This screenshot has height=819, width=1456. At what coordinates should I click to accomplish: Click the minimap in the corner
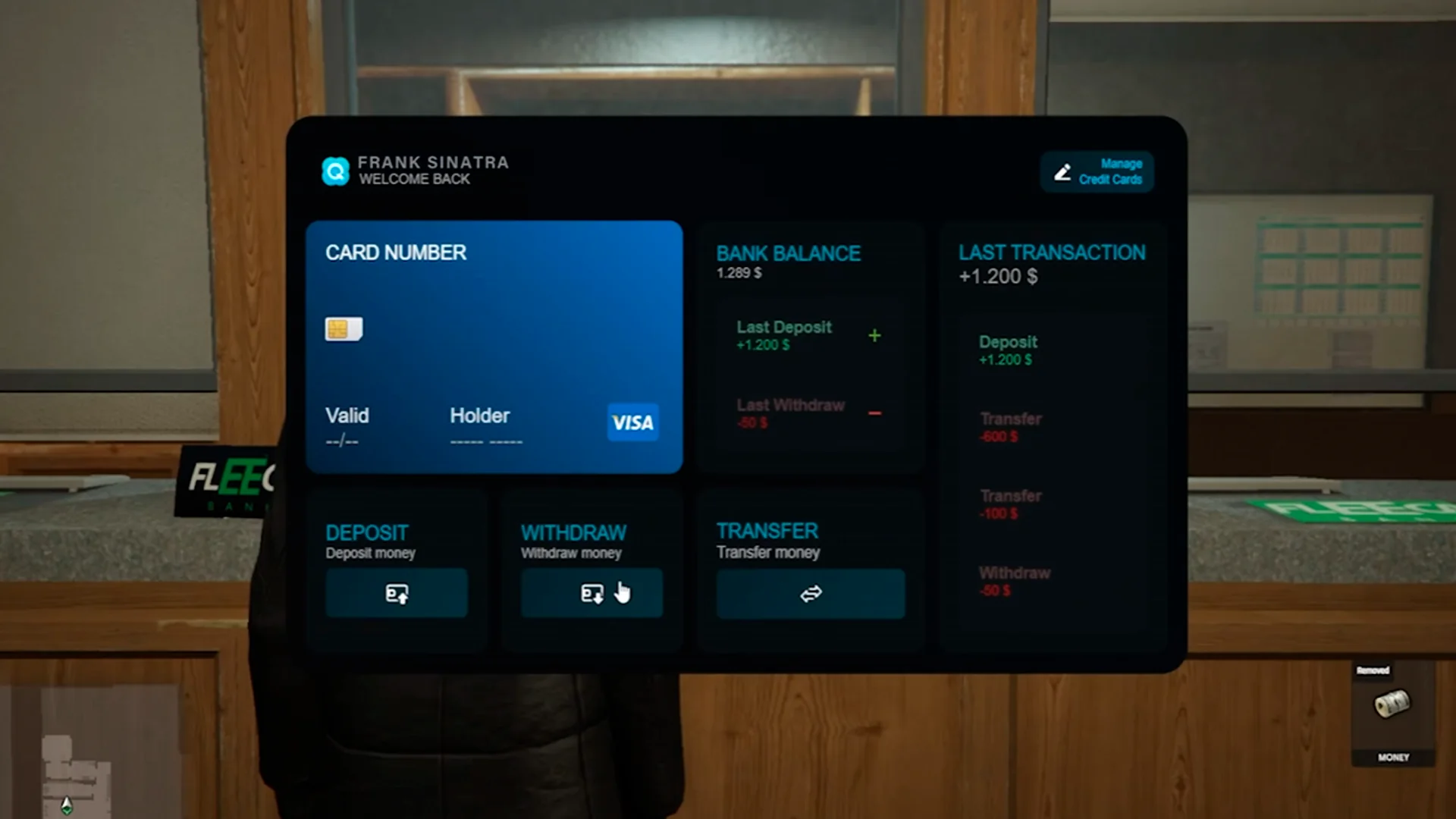[x=83, y=751]
